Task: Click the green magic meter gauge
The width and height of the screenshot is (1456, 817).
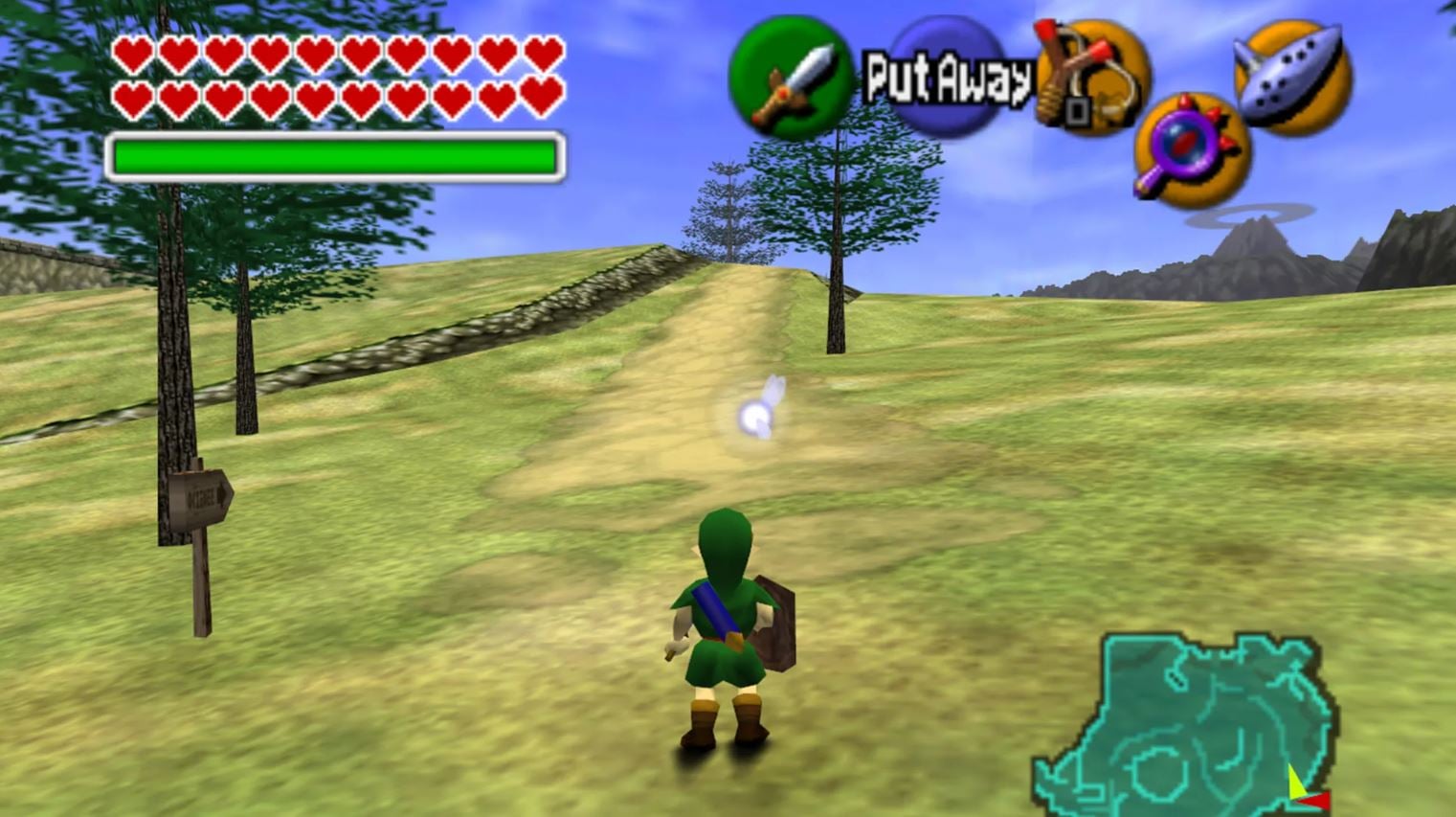Action: (x=335, y=153)
